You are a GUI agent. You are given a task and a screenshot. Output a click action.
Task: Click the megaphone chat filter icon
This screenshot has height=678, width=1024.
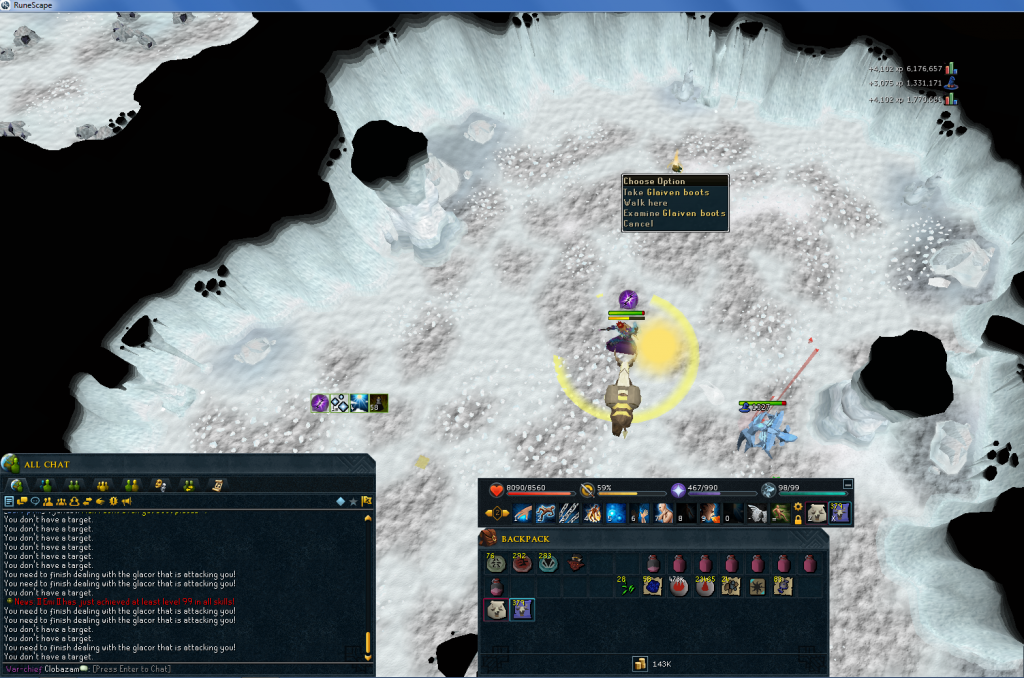point(127,500)
